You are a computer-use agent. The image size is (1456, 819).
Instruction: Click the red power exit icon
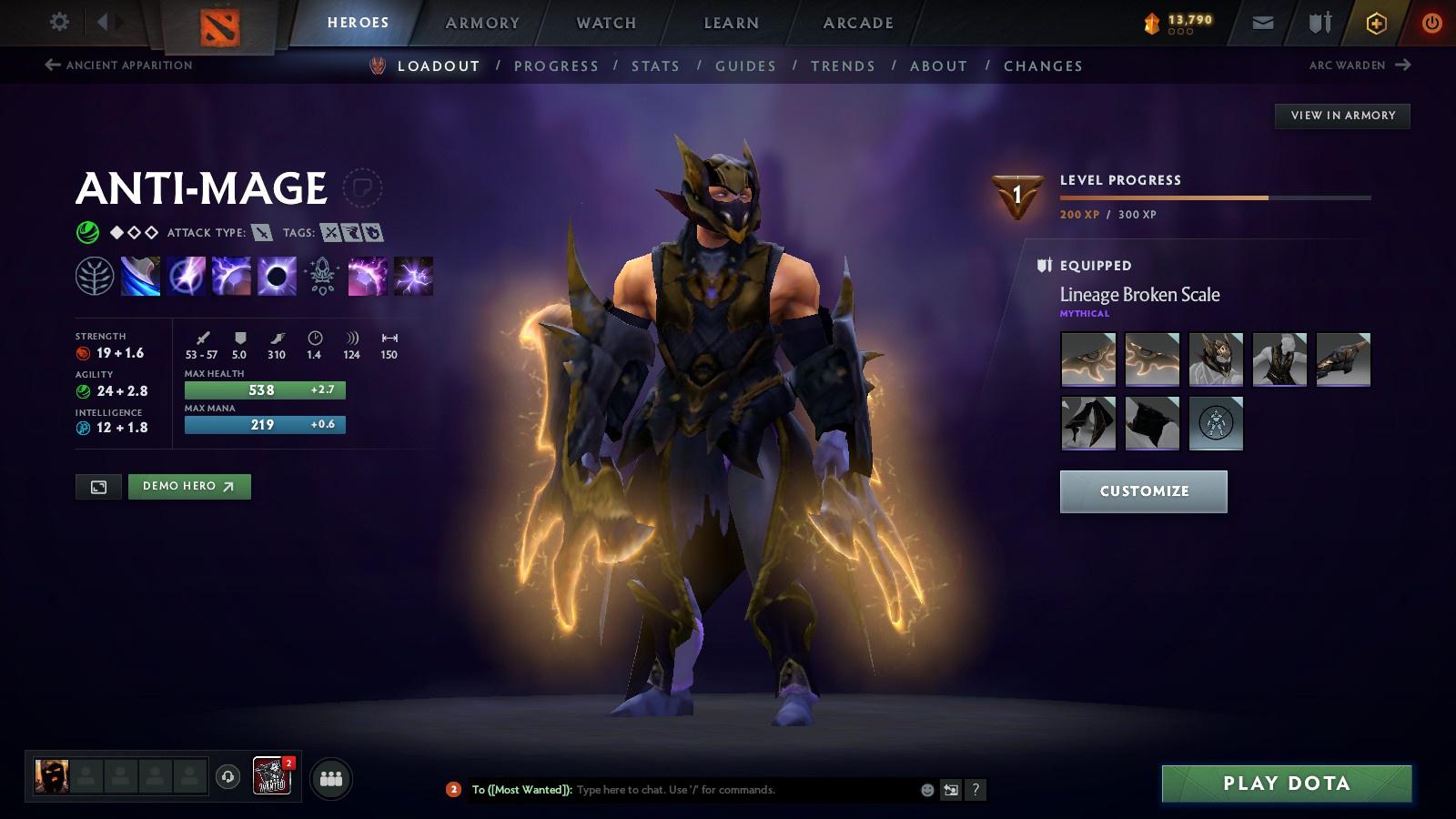tap(1430, 22)
